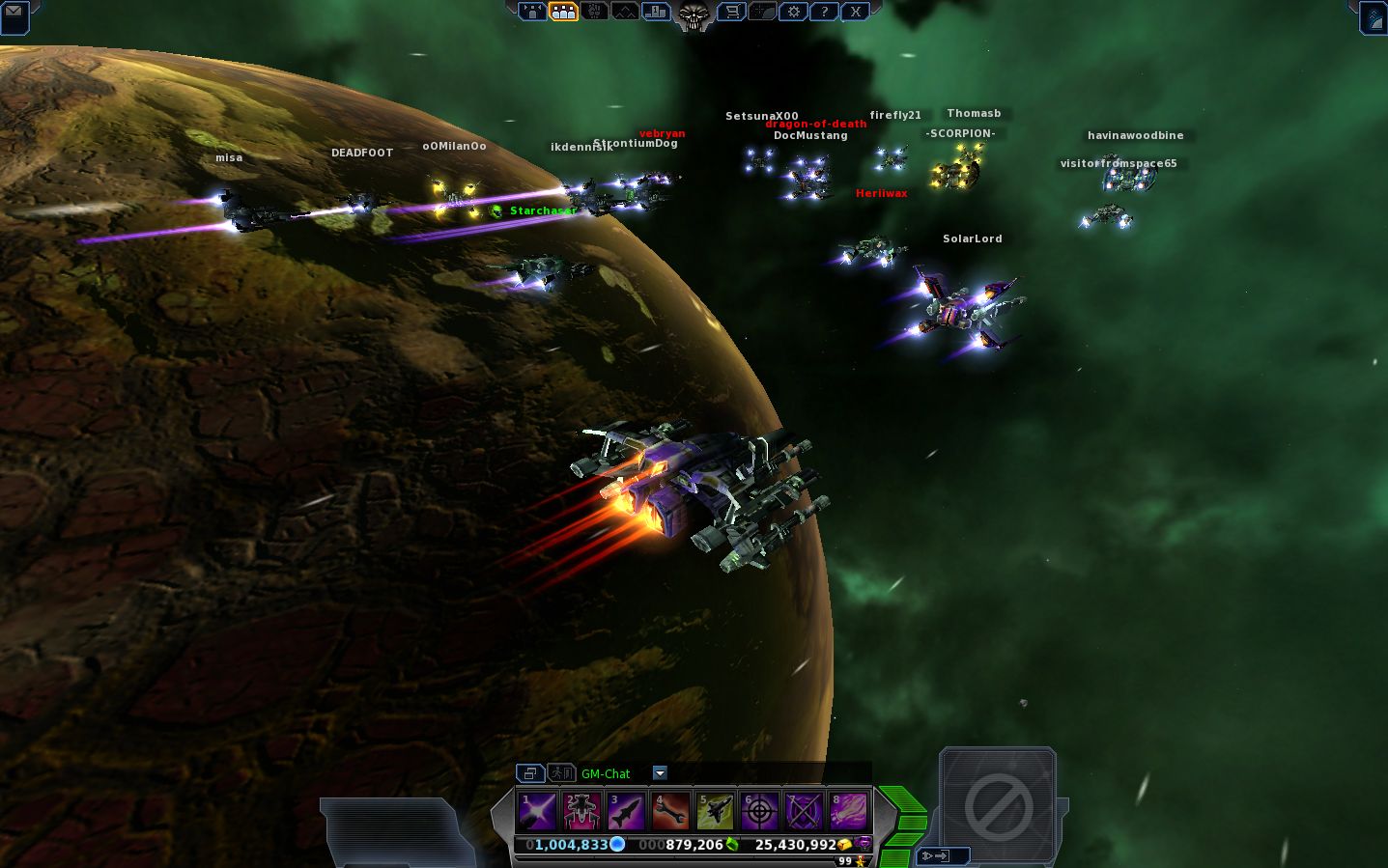This screenshot has height=868, width=1388.
Task: Select the three-player group icon in top bar
Action: 563,12
